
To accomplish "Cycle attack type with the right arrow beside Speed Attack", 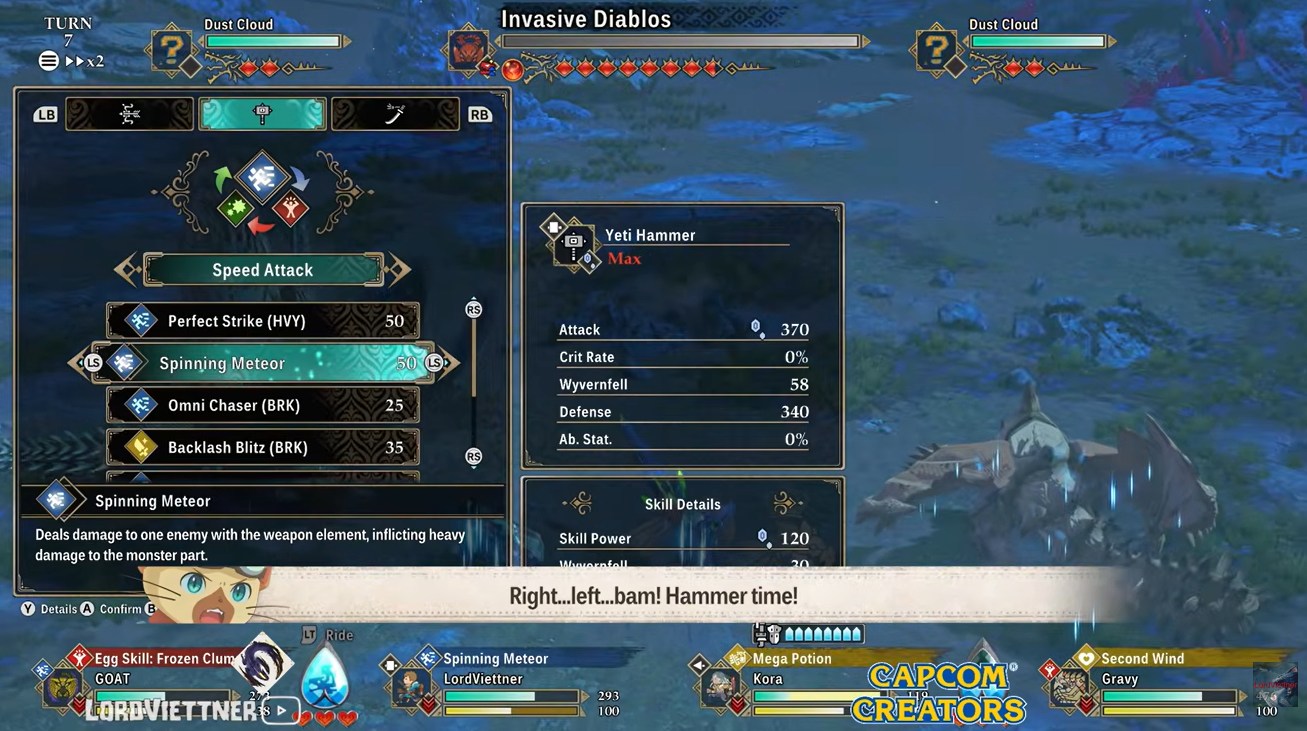I will click(x=399, y=269).
